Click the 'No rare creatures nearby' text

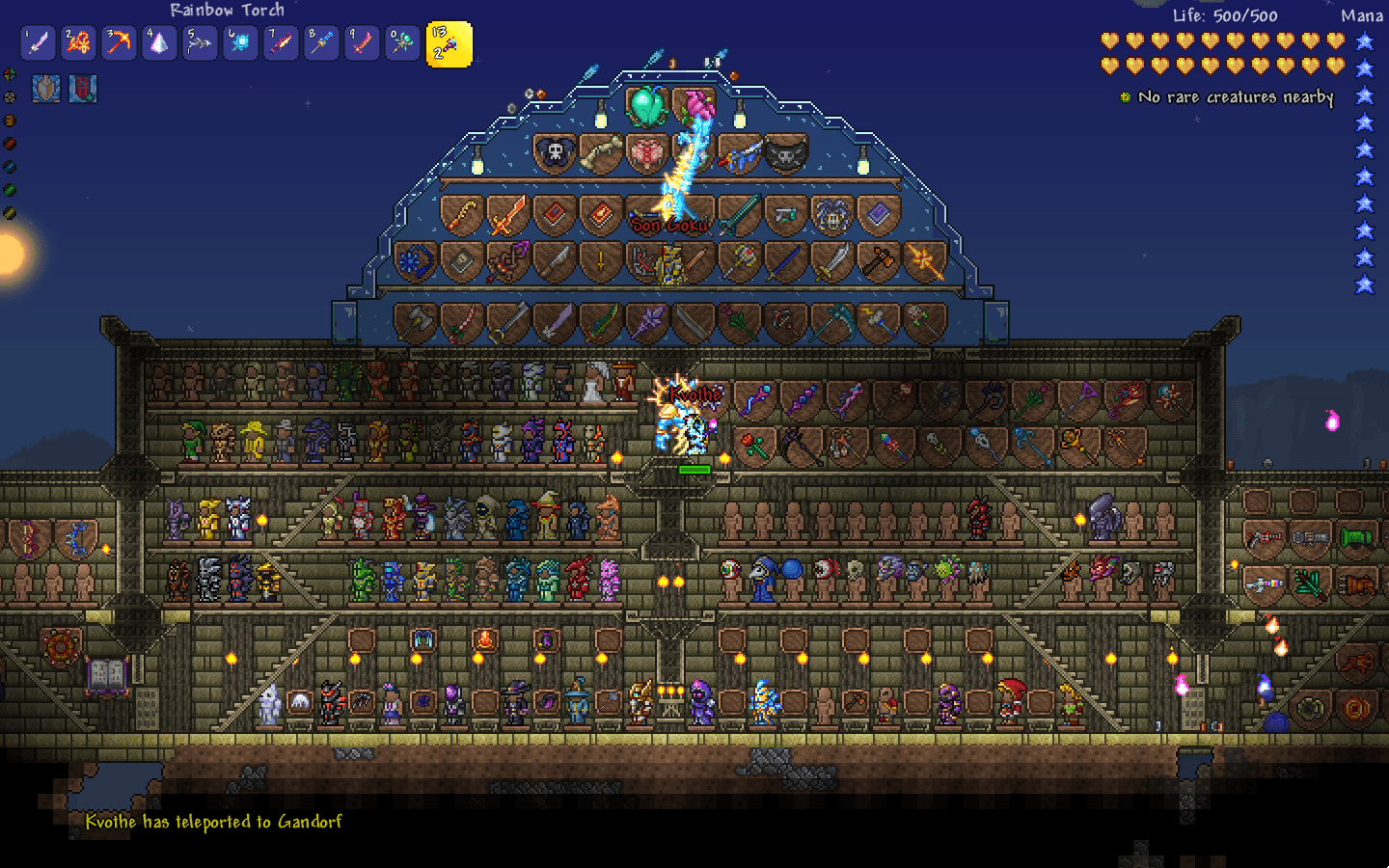pyautogui.click(x=1237, y=96)
